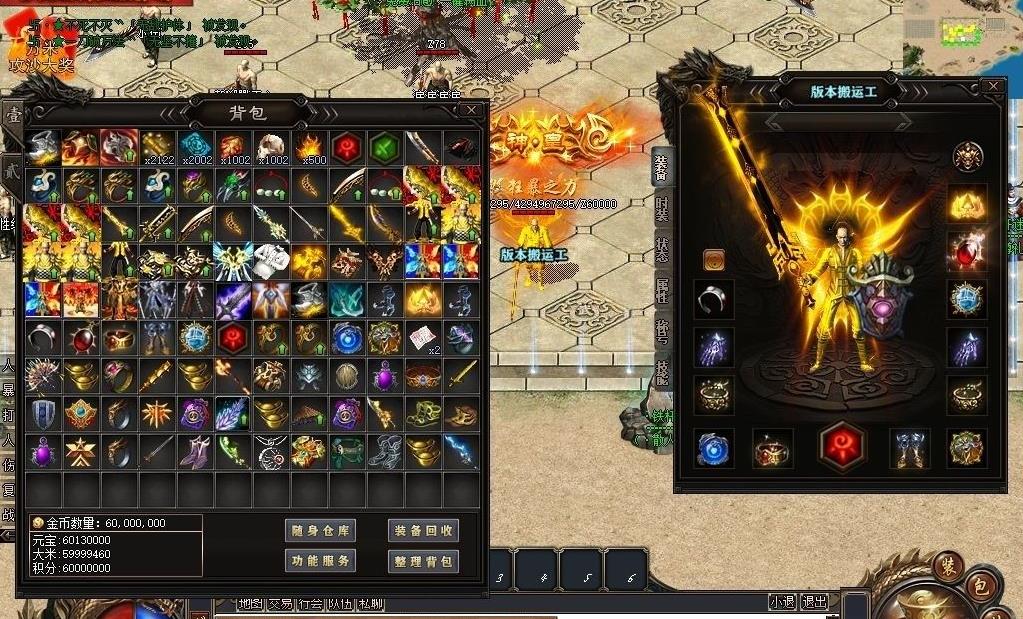
Task: Select the equipped golden helmet slot
Action: click(967, 205)
